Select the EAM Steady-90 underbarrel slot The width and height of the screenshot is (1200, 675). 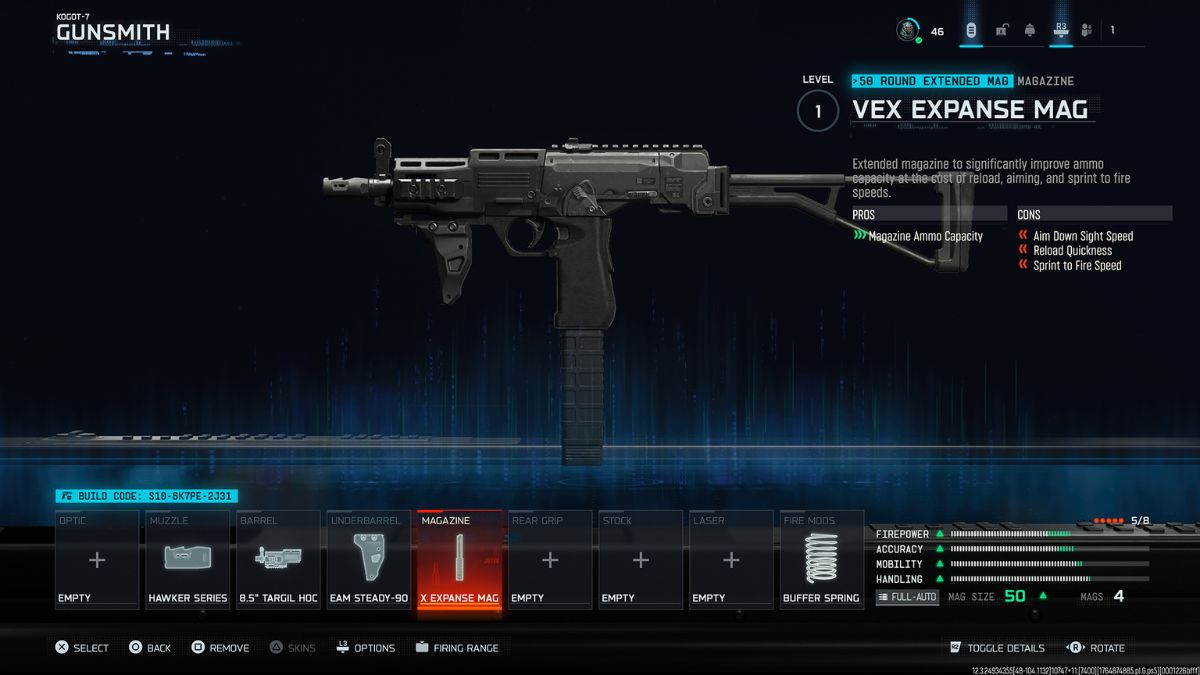coord(369,560)
